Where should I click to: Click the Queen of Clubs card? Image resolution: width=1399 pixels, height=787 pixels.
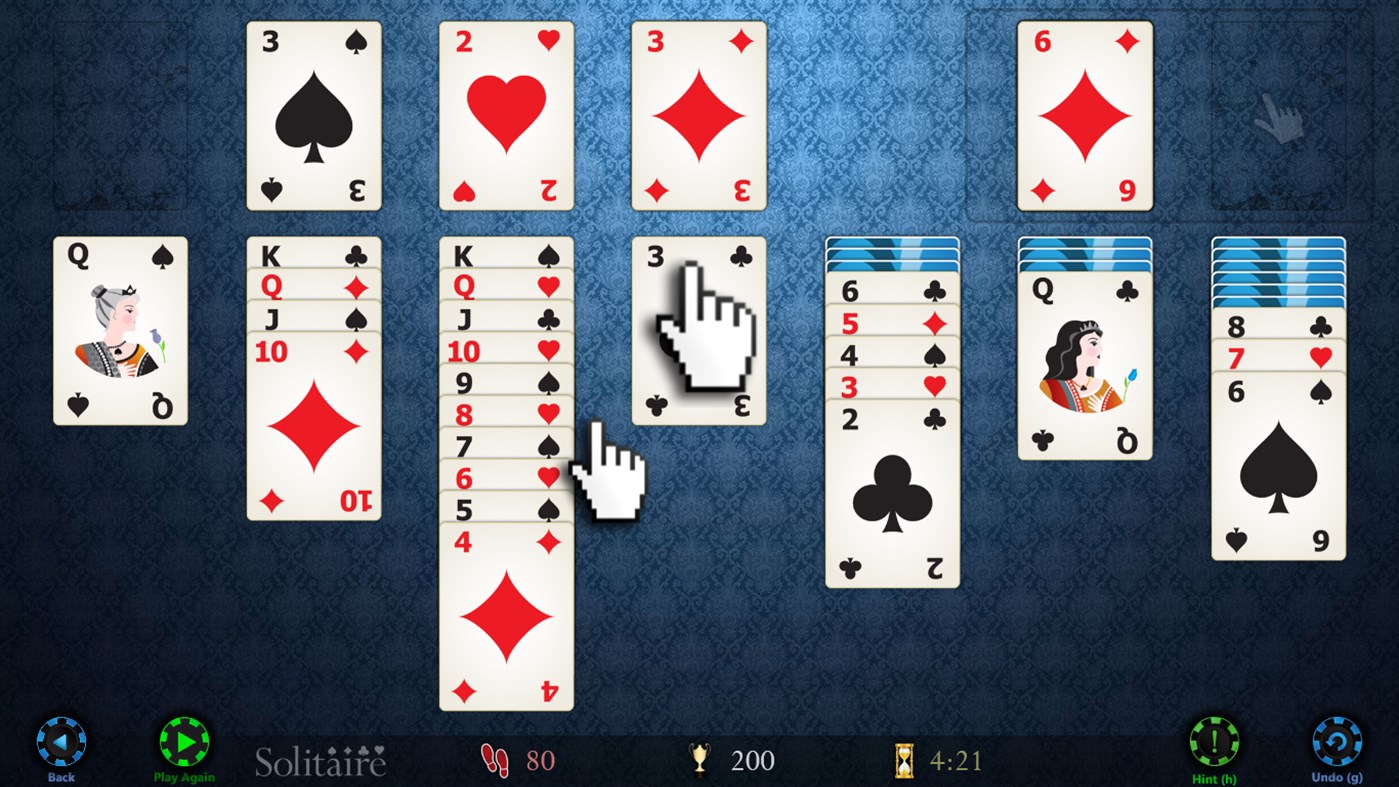(1085, 370)
